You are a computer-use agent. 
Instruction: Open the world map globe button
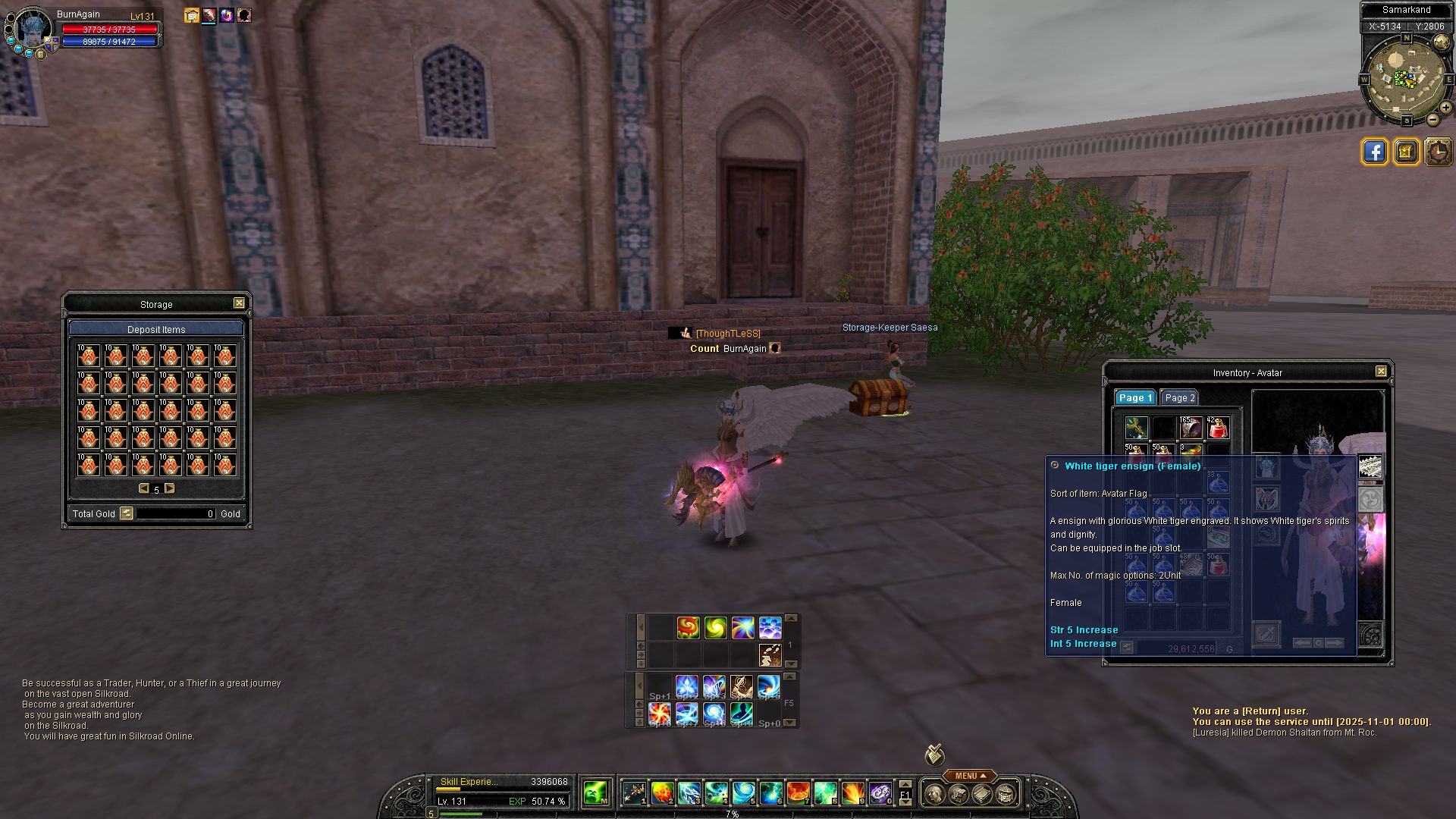tap(1441, 42)
